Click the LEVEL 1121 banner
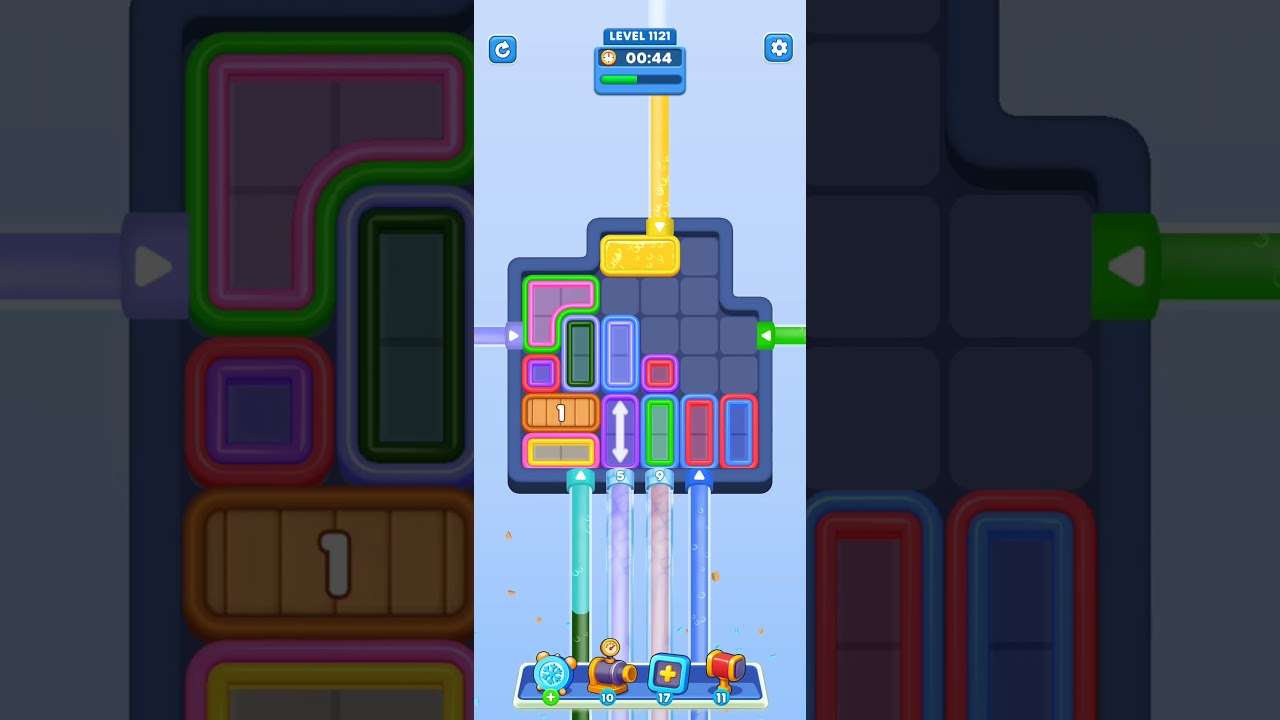This screenshot has height=720, width=1280. (639, 35)
